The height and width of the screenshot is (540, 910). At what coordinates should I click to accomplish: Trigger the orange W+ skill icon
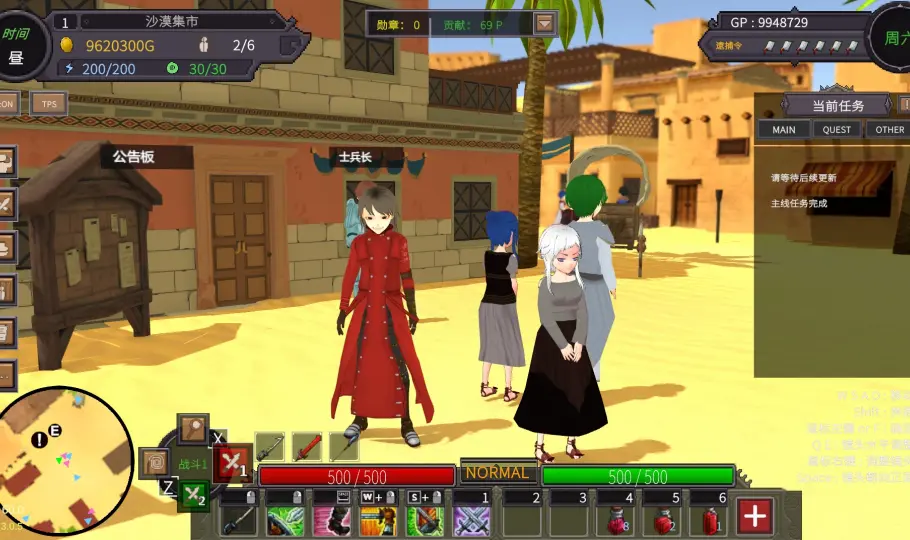(x=378, y=520)
